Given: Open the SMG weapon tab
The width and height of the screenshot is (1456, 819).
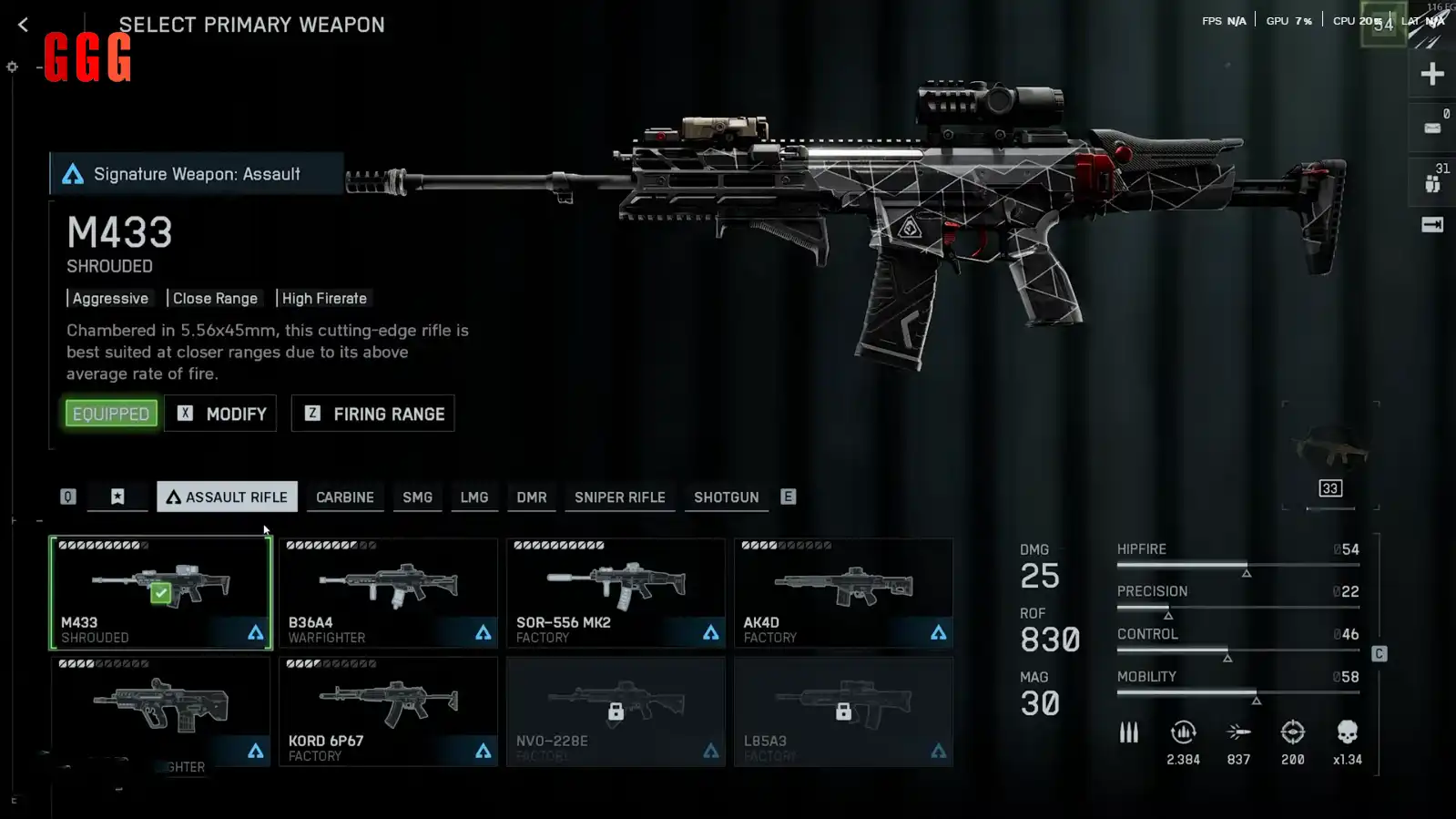Looking at the screenshot, I should click(417, 497).
